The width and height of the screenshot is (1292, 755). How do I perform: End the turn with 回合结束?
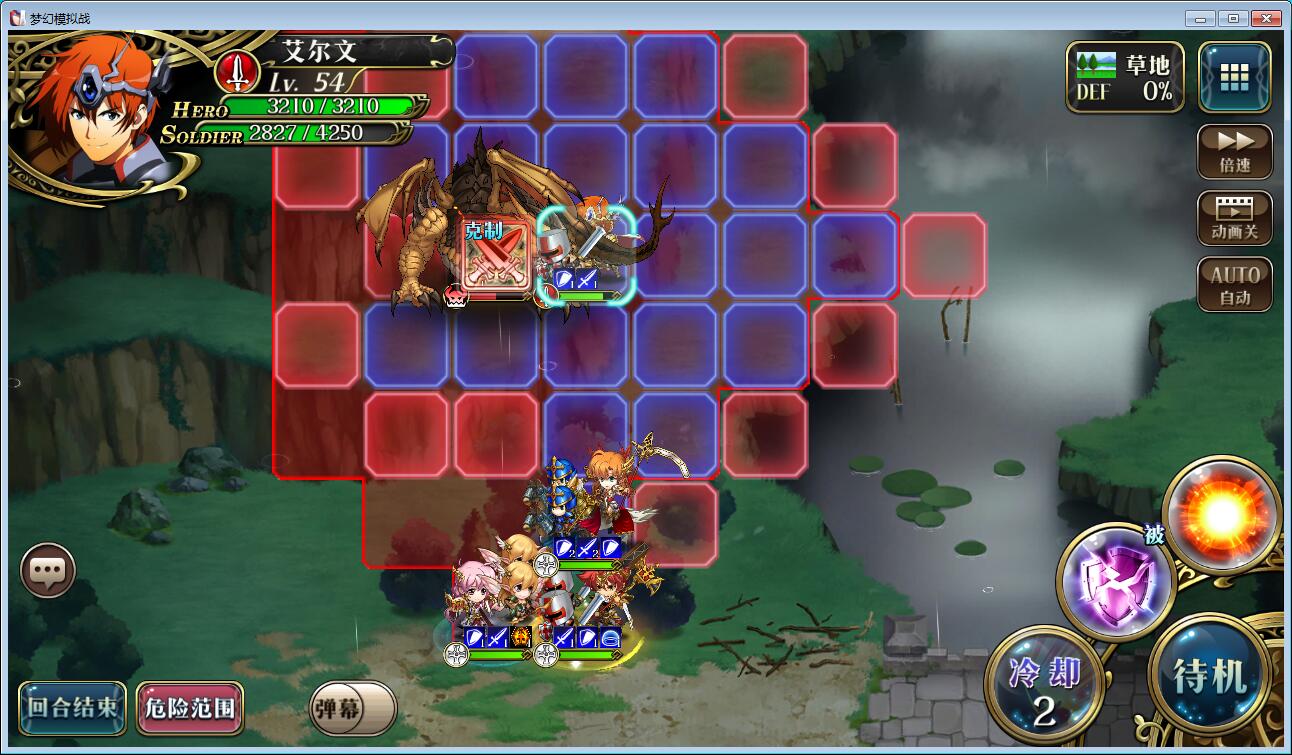(72, 708)
